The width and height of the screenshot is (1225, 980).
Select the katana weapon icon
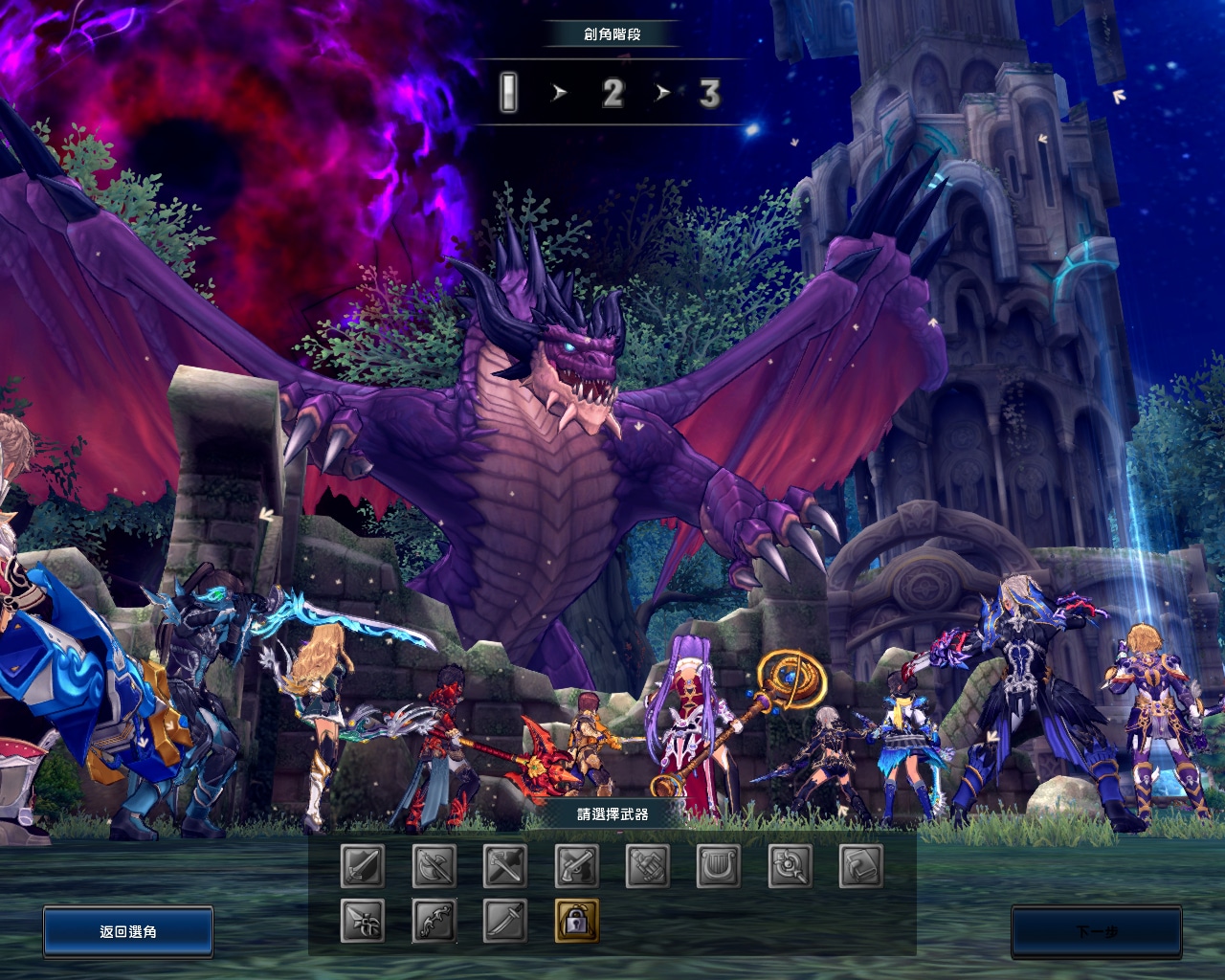[505, 921]
